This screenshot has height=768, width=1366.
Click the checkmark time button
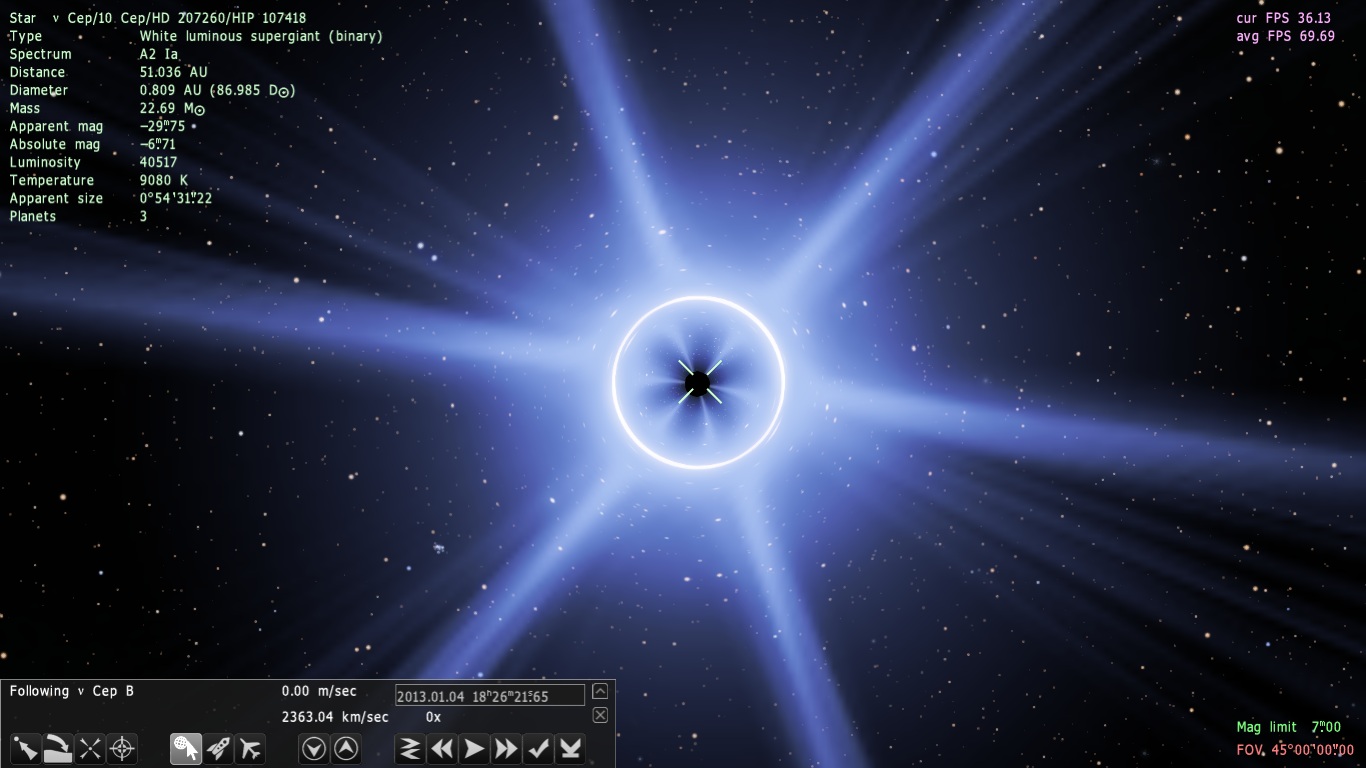pos(538,748)
